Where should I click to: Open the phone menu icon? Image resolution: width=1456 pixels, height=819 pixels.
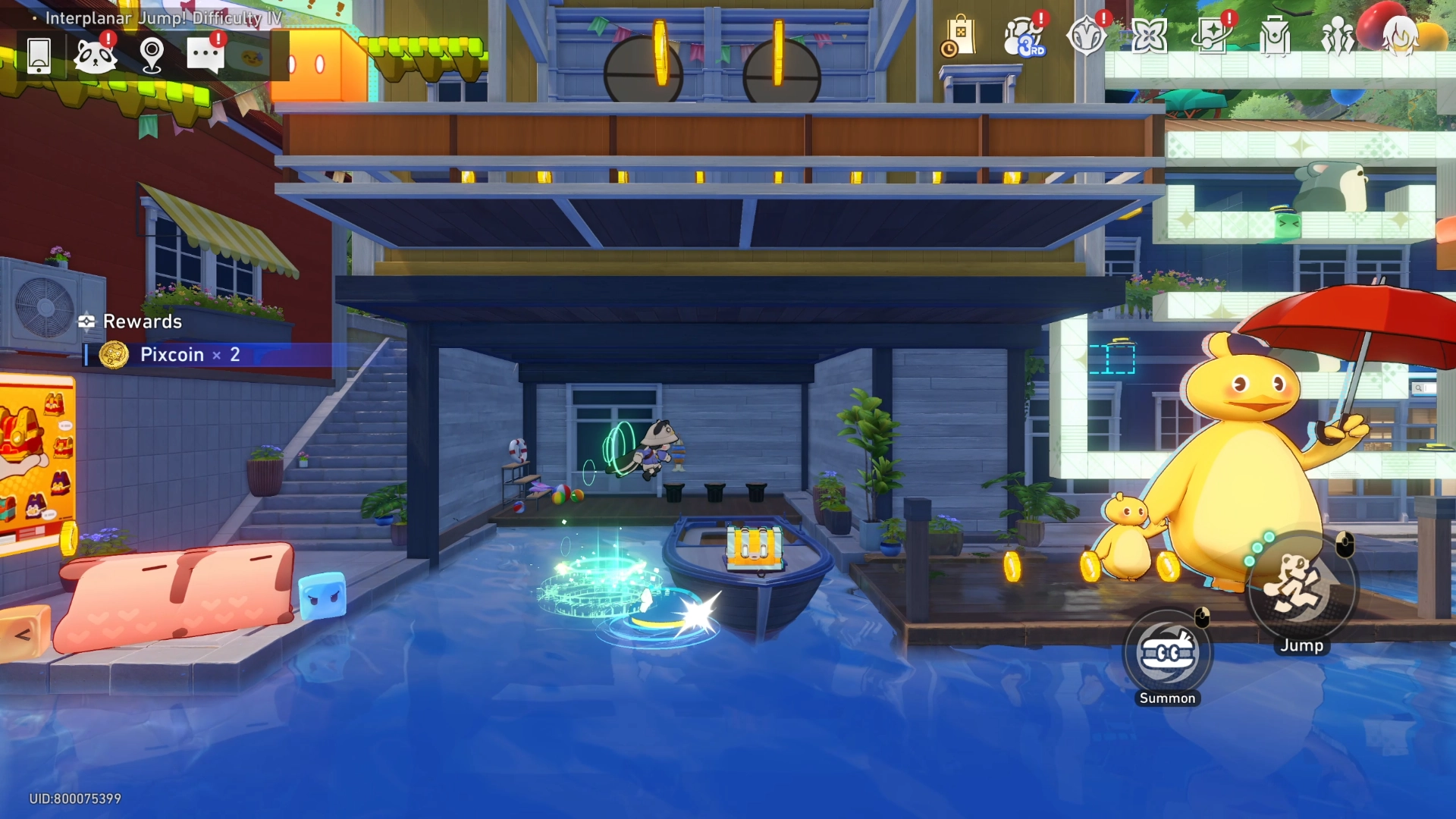coord(38,55)
